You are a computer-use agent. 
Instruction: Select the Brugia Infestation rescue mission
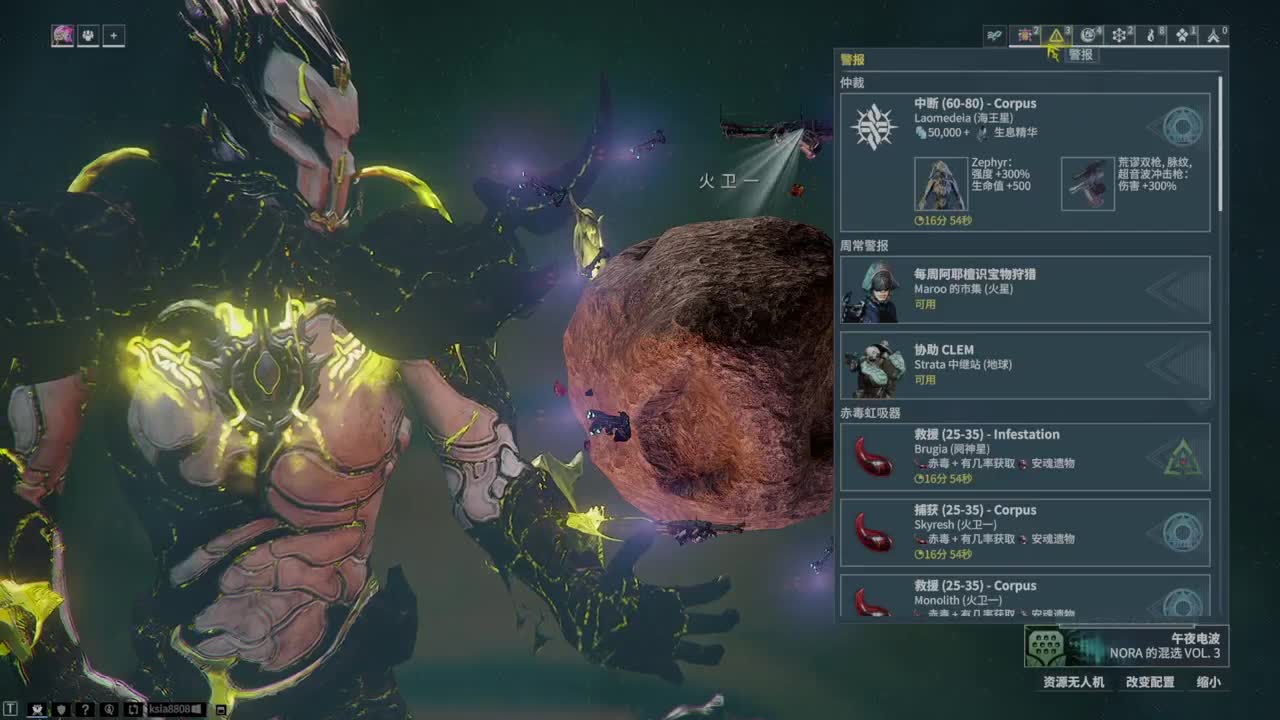point(1025,457)
